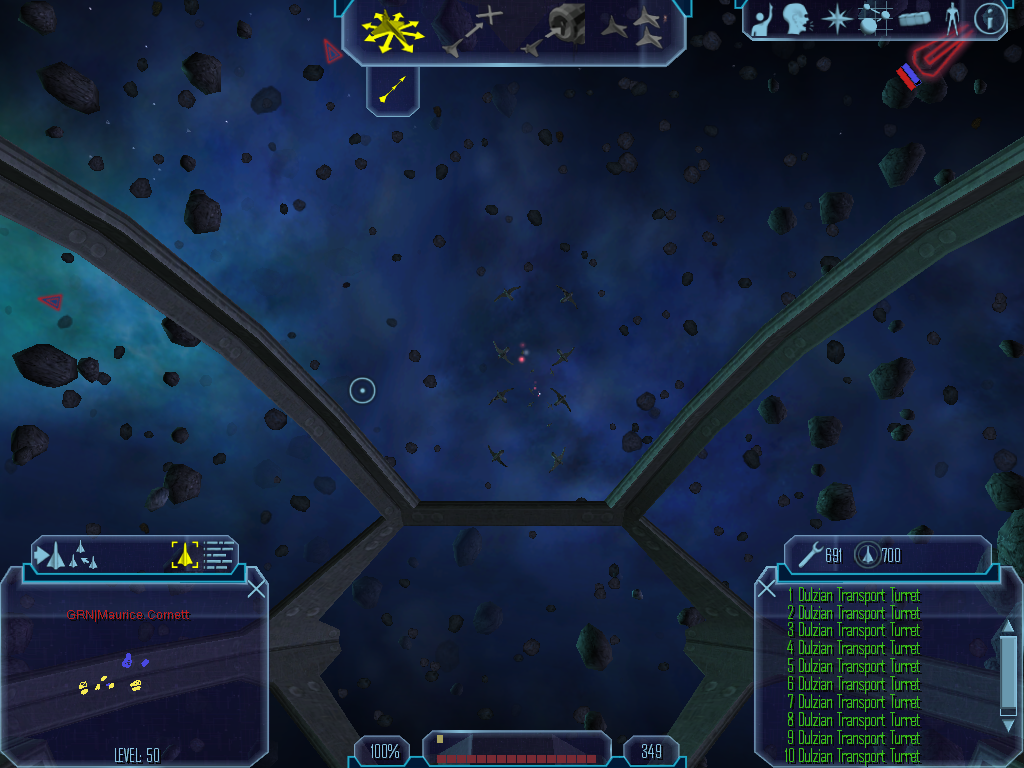Open the circled information icon
The width and height of the screenshot is (1024, 768).
pyautogui.click(x=989, y=19)
